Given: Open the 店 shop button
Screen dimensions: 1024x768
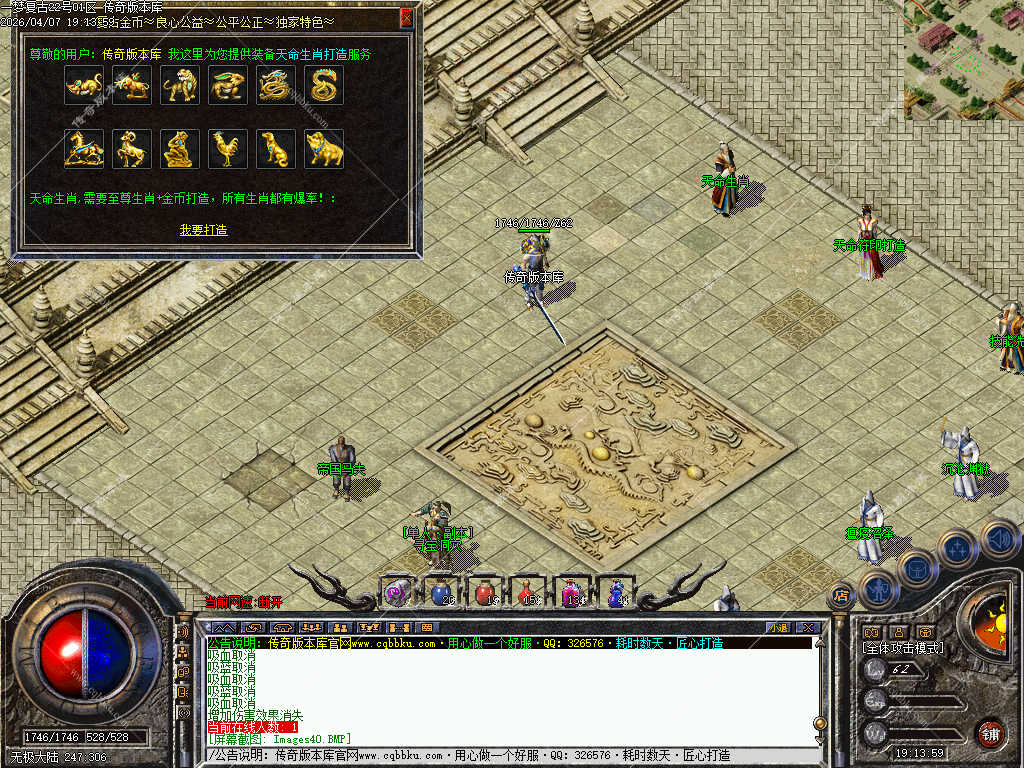Looking at the screenshot, I should [x=841, y=596].
